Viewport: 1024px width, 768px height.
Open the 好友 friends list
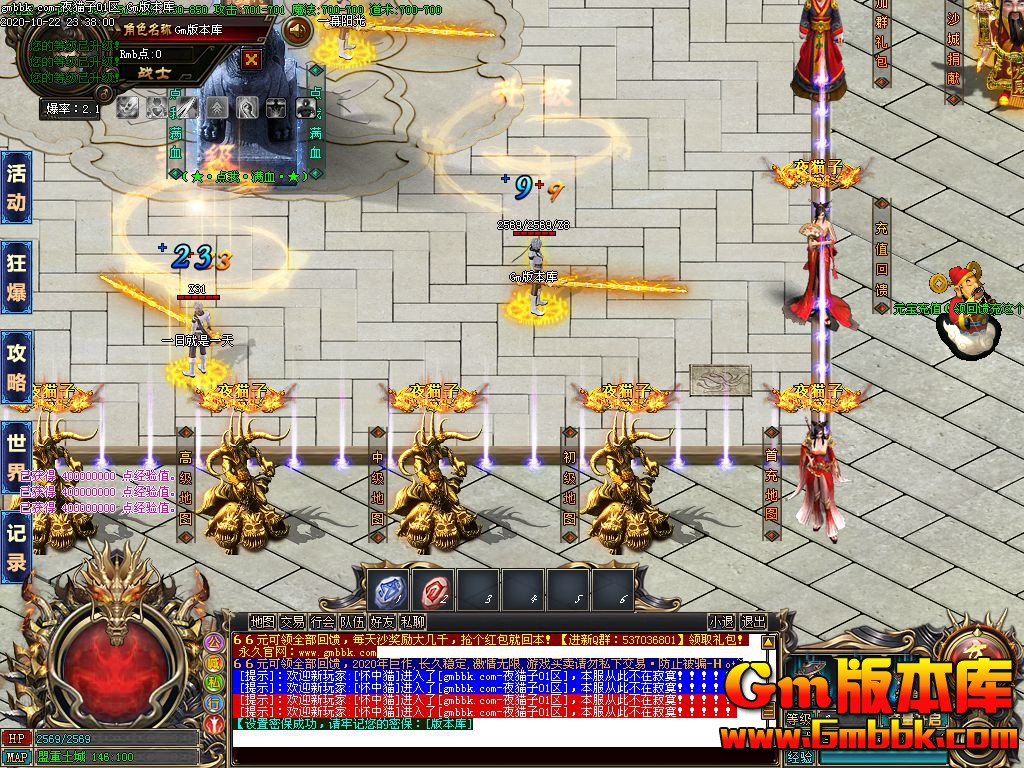[x=382, y=622]
